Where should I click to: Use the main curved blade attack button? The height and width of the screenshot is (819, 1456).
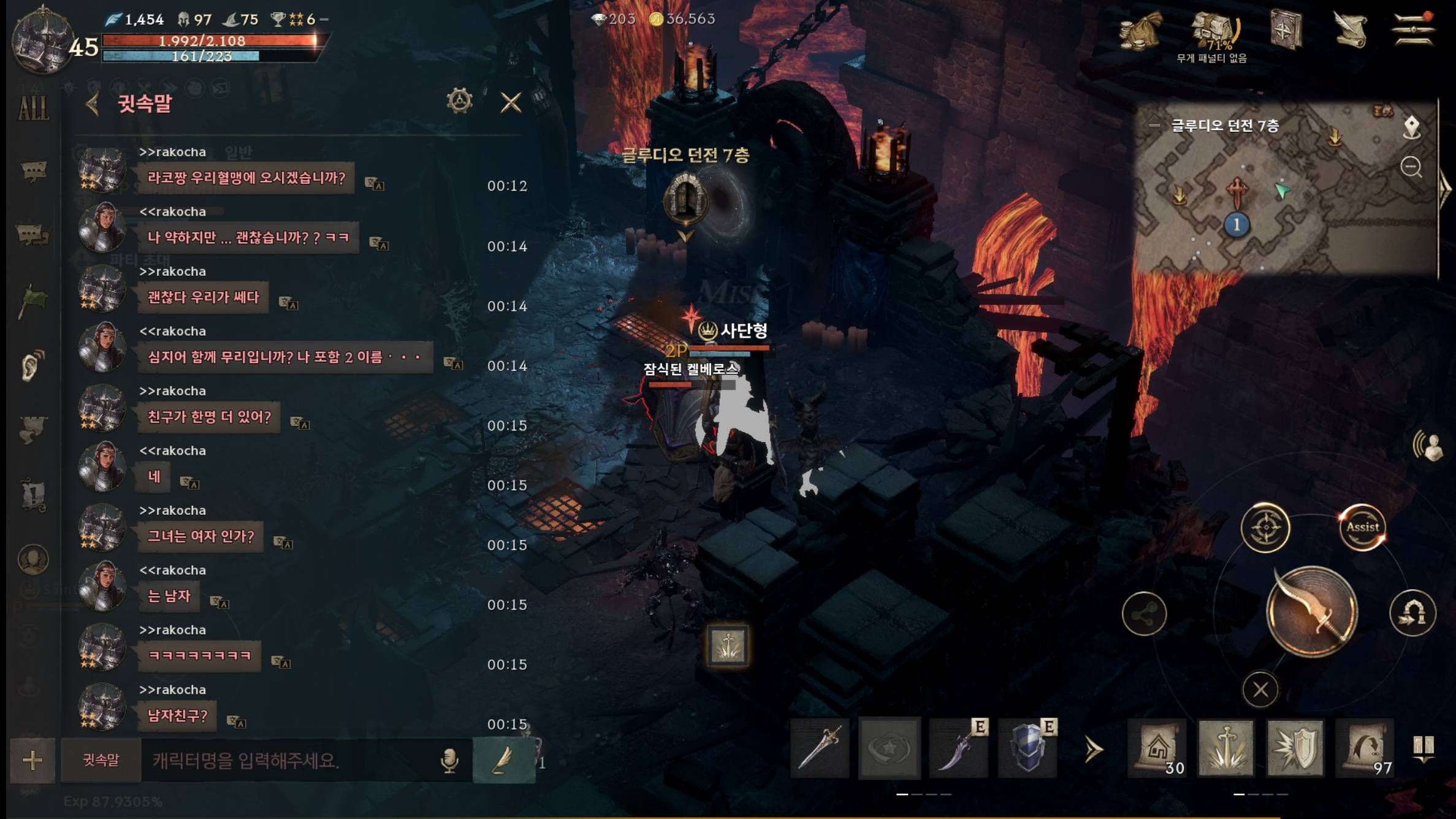[x=1312, y=612]
